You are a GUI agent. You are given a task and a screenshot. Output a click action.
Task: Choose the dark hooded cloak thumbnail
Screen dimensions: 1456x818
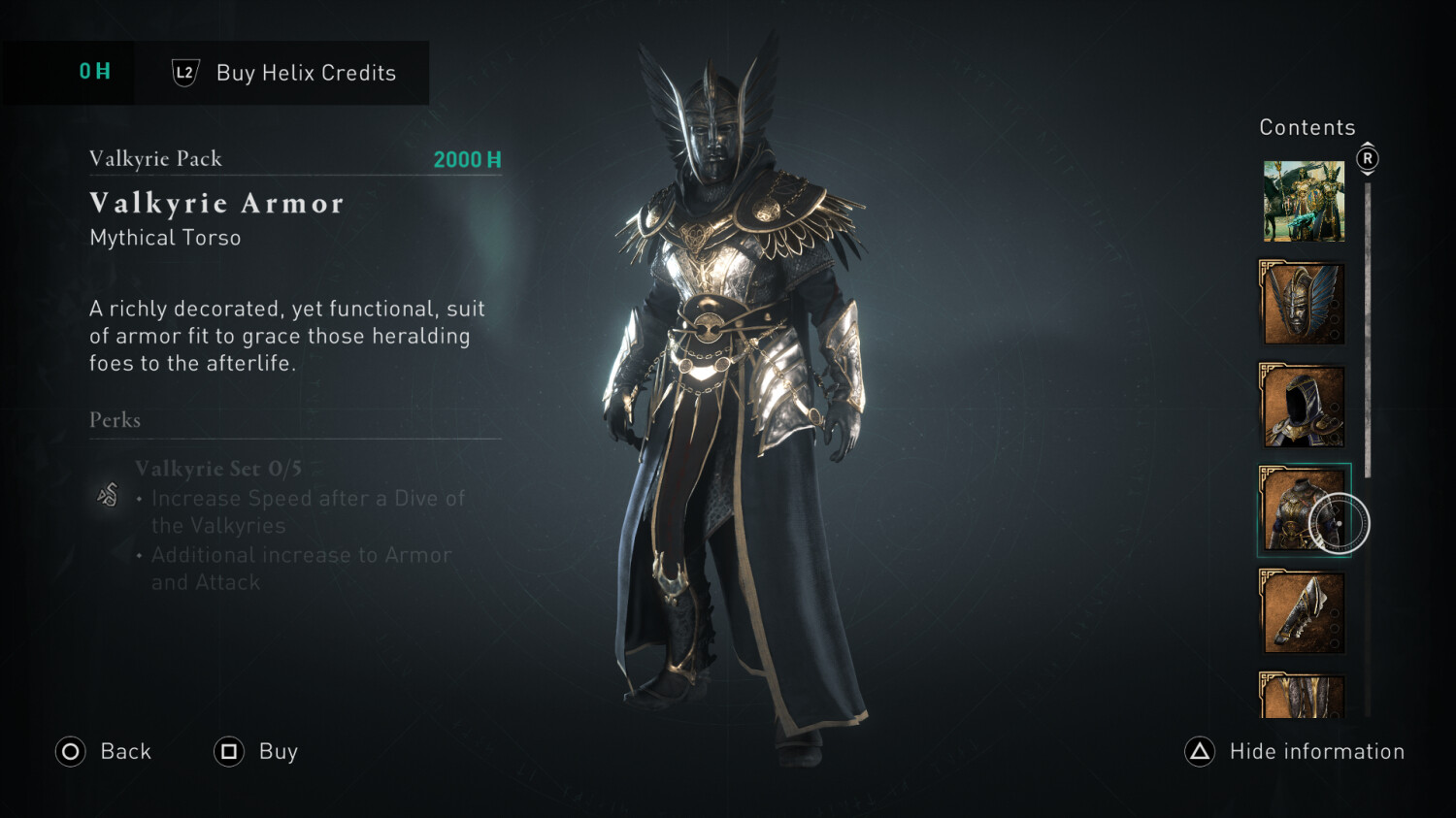pyautogui.click(x=1303, y=406)
